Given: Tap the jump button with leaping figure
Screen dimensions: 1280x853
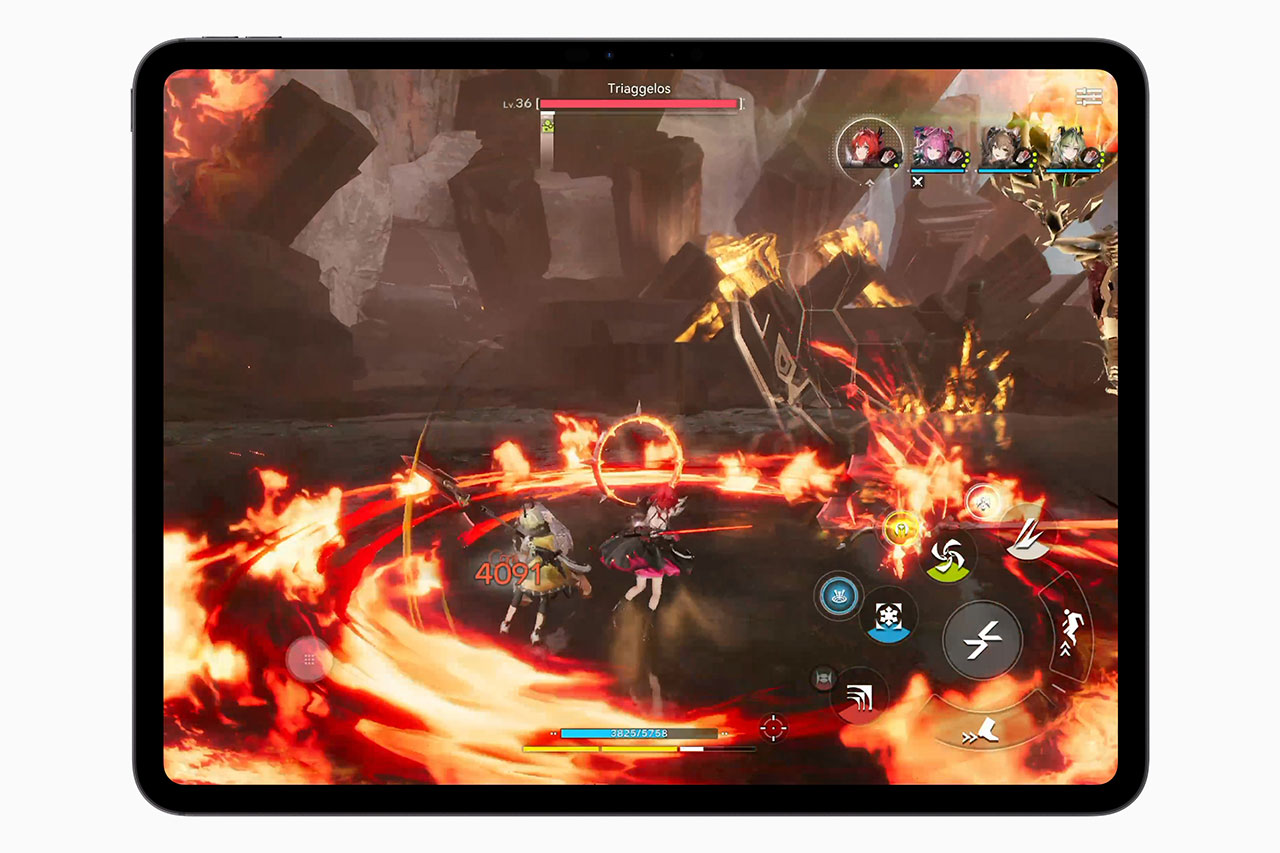Looking at the screenshot, I should tap(1066, 630).
